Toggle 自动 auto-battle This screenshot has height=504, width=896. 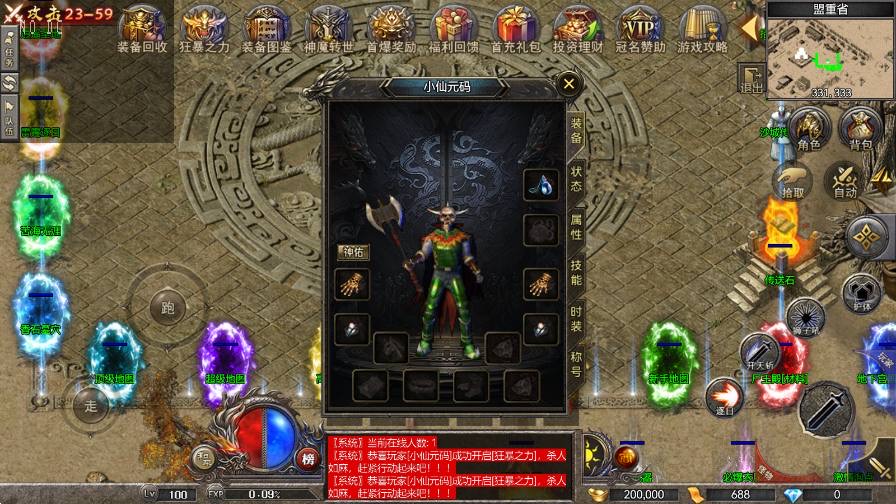coord(845,180)
